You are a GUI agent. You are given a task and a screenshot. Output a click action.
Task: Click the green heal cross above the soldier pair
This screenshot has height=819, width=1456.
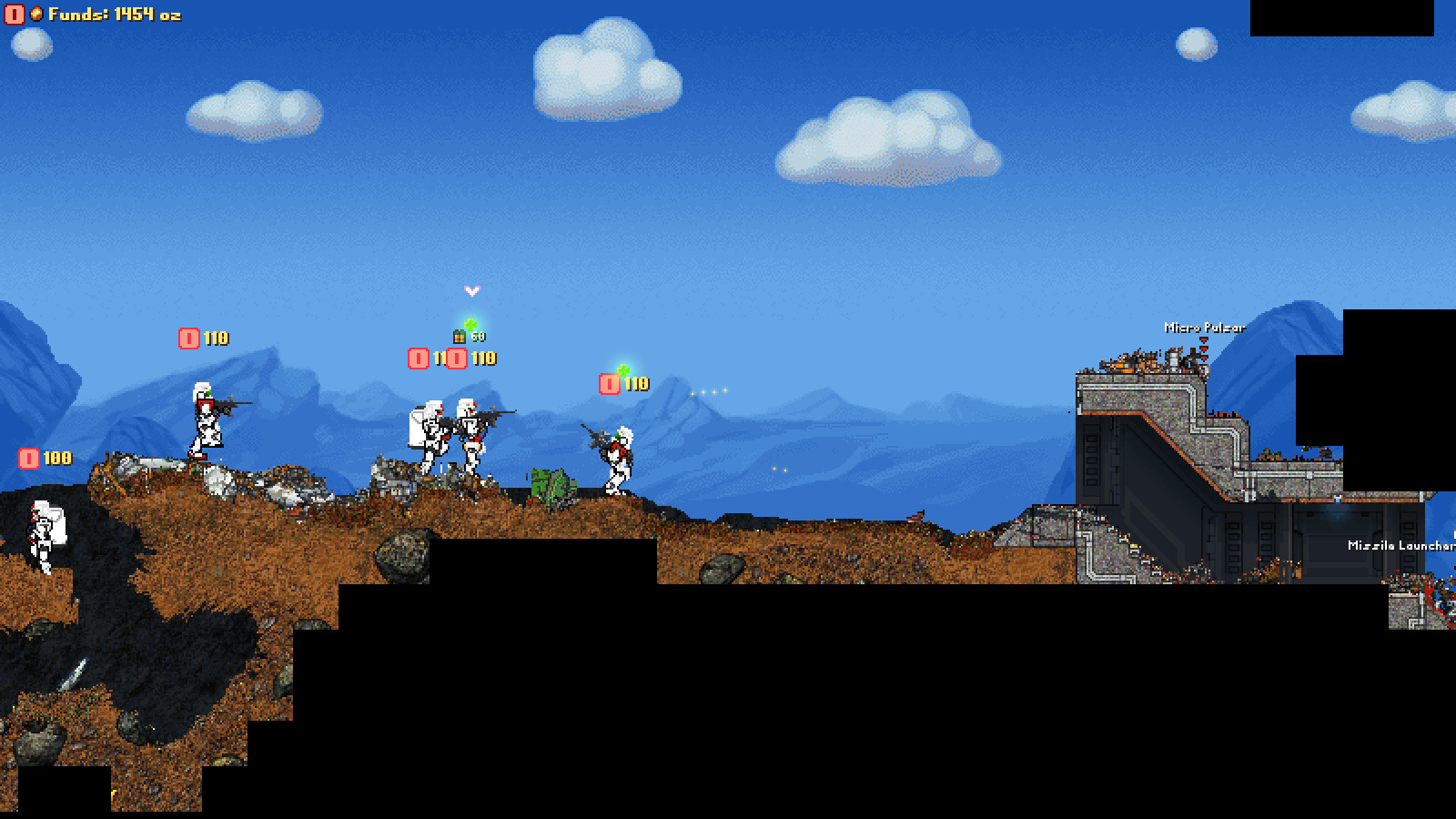pyautogui.click(x=470, y=324)
